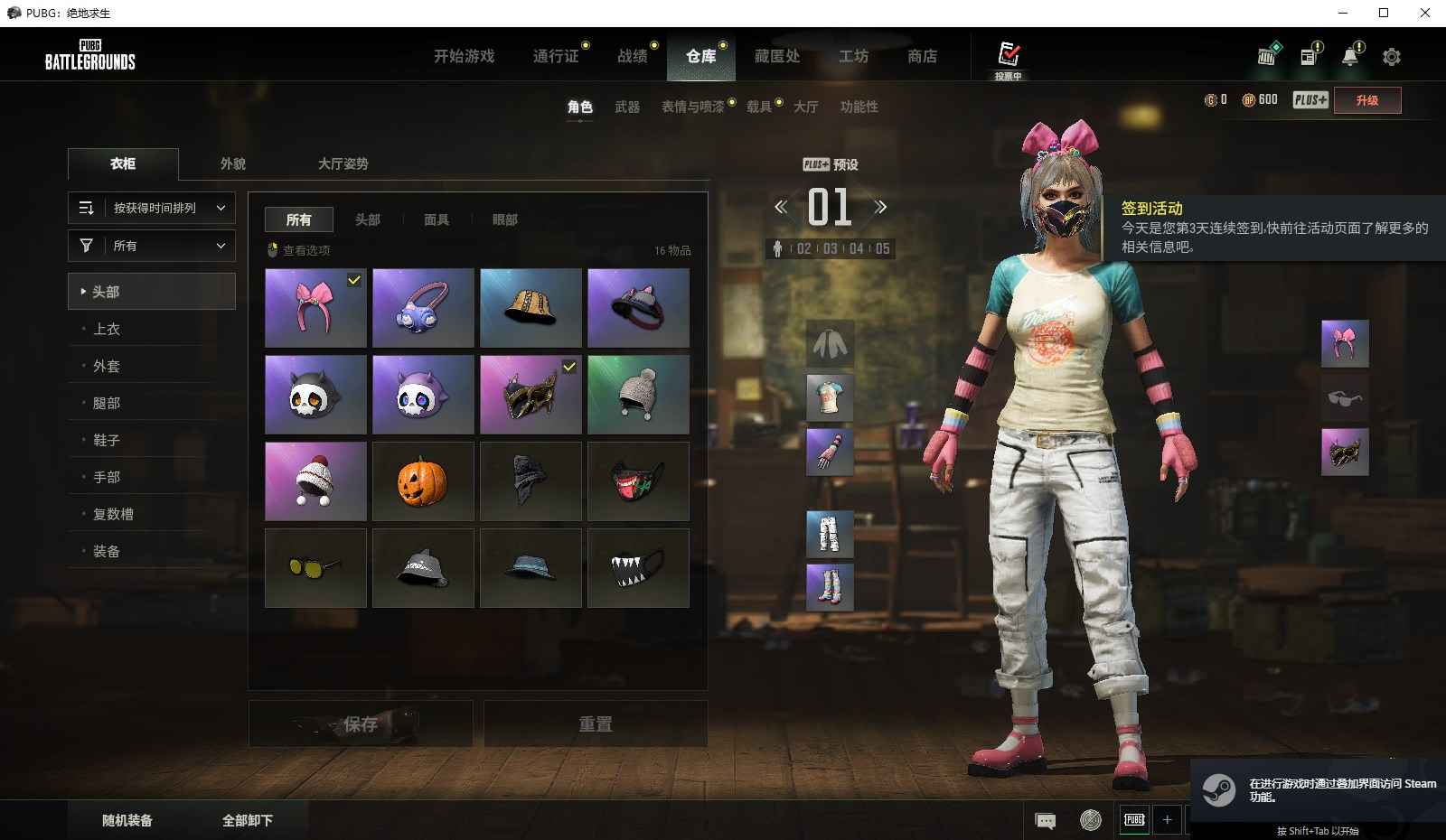1446x840 pixels.
Task: Click the 重置 reset button
Action: tap(595, 723)
